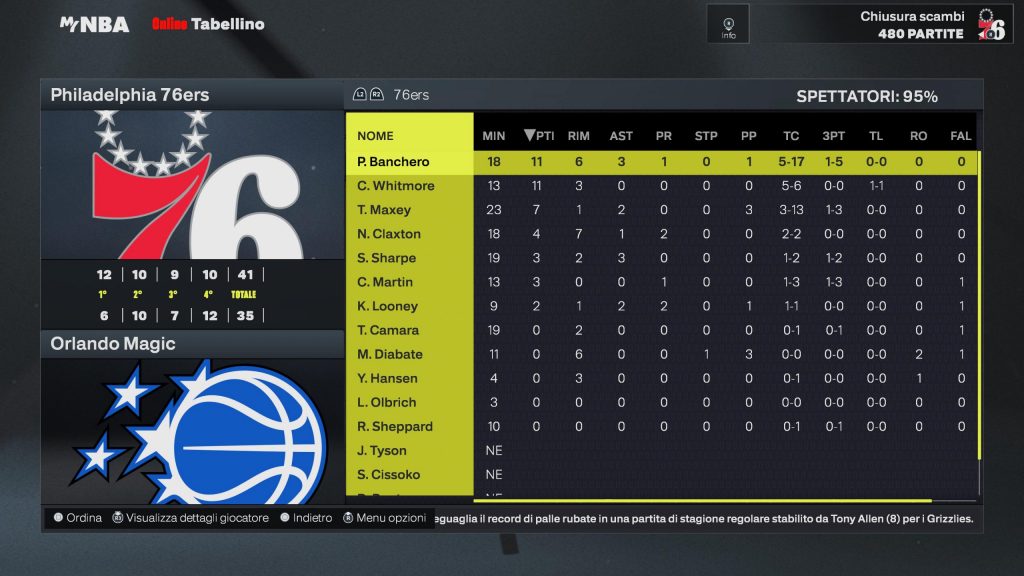Select P. Banchero's stat row
The image size is (1024, 576).
pos(393,162)
